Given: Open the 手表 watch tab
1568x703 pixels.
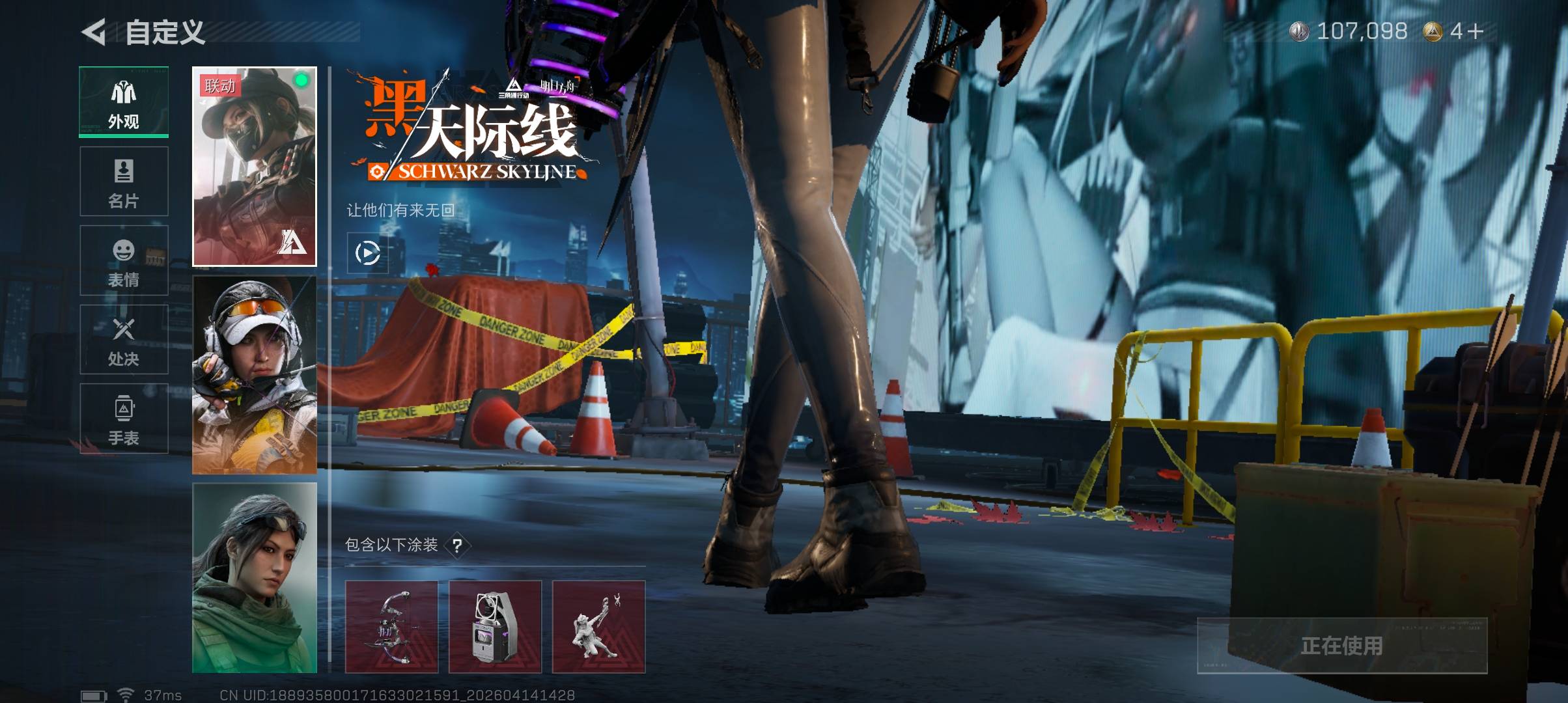Looking at the screenshot, I should (124, 419).
